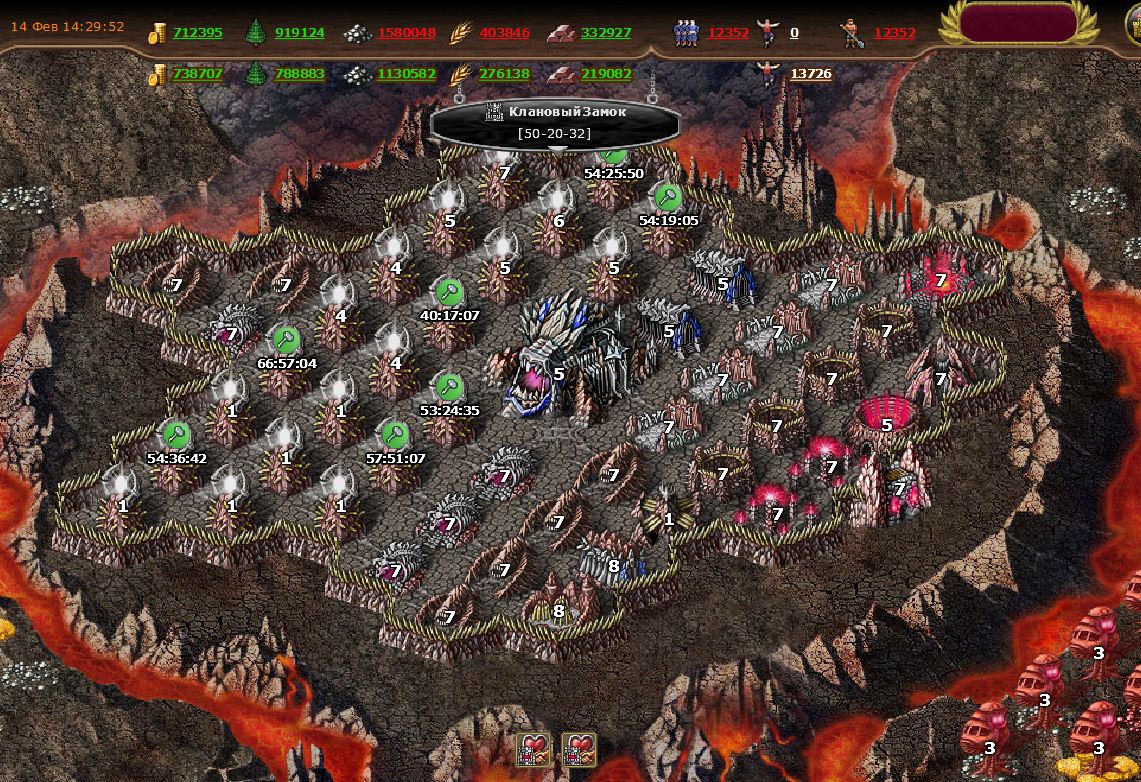Choose the build wrench at 57:51:07
This screenshot has width=1141, height=782.
[395, 435]
